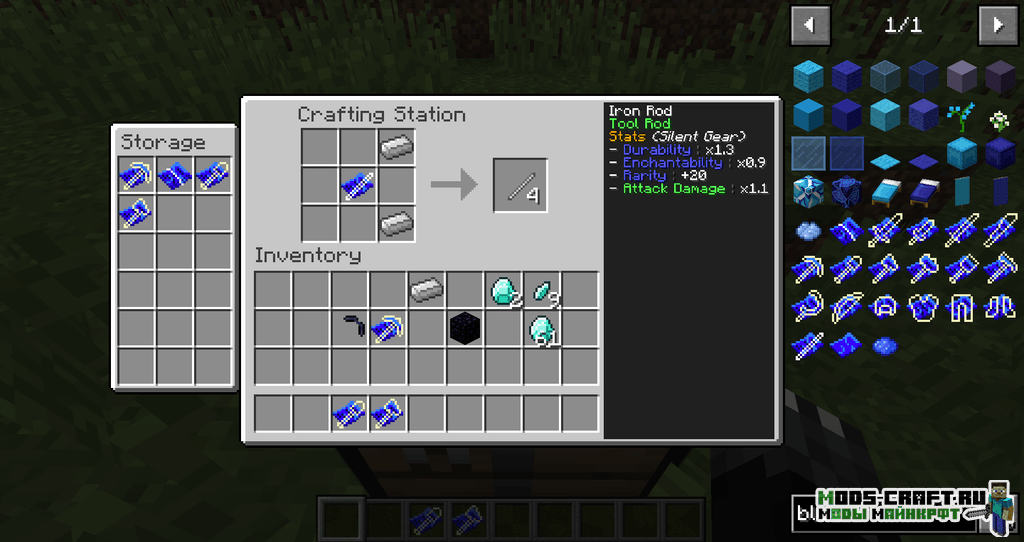Open the mods-craft.ru watermark link

(x=900, y=506)
